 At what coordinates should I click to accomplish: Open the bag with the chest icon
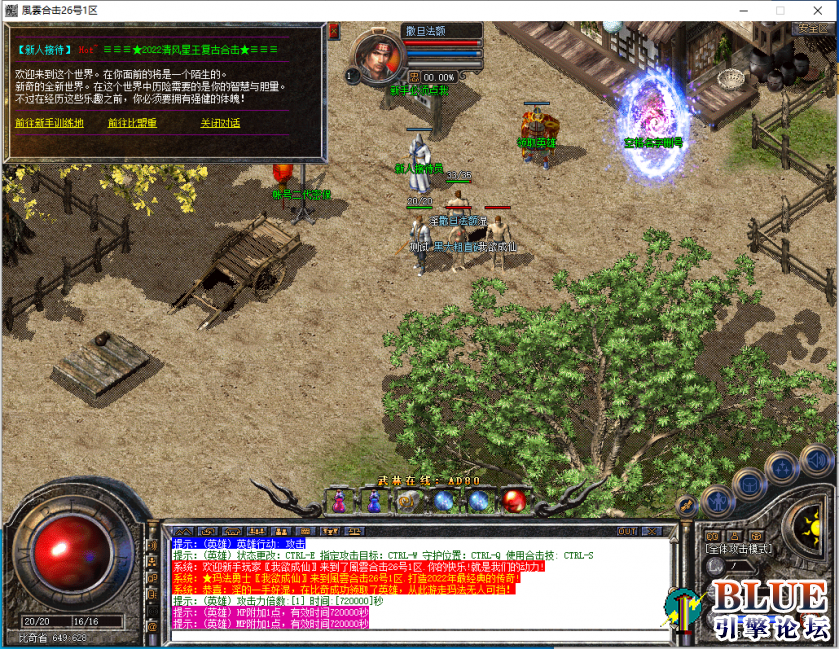pos(749,485)
